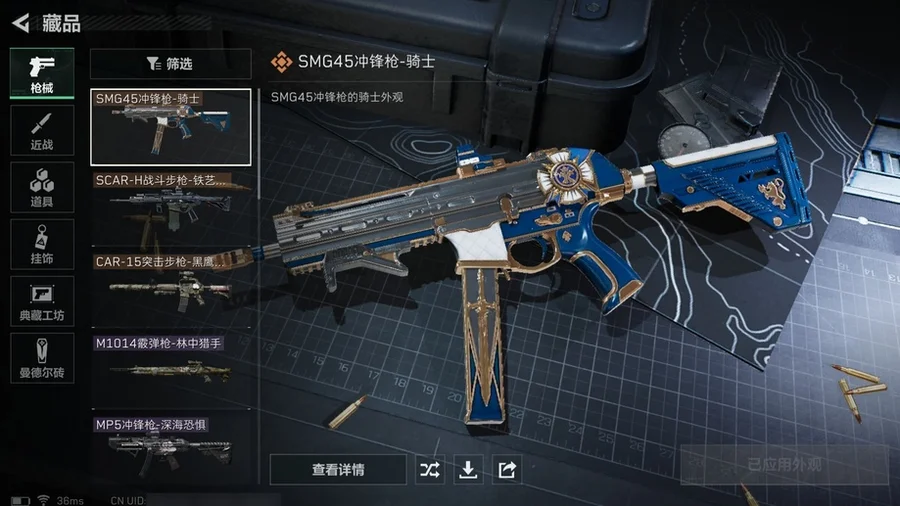
Task: Open the 近战 melee category
Action: coord(42,130)
